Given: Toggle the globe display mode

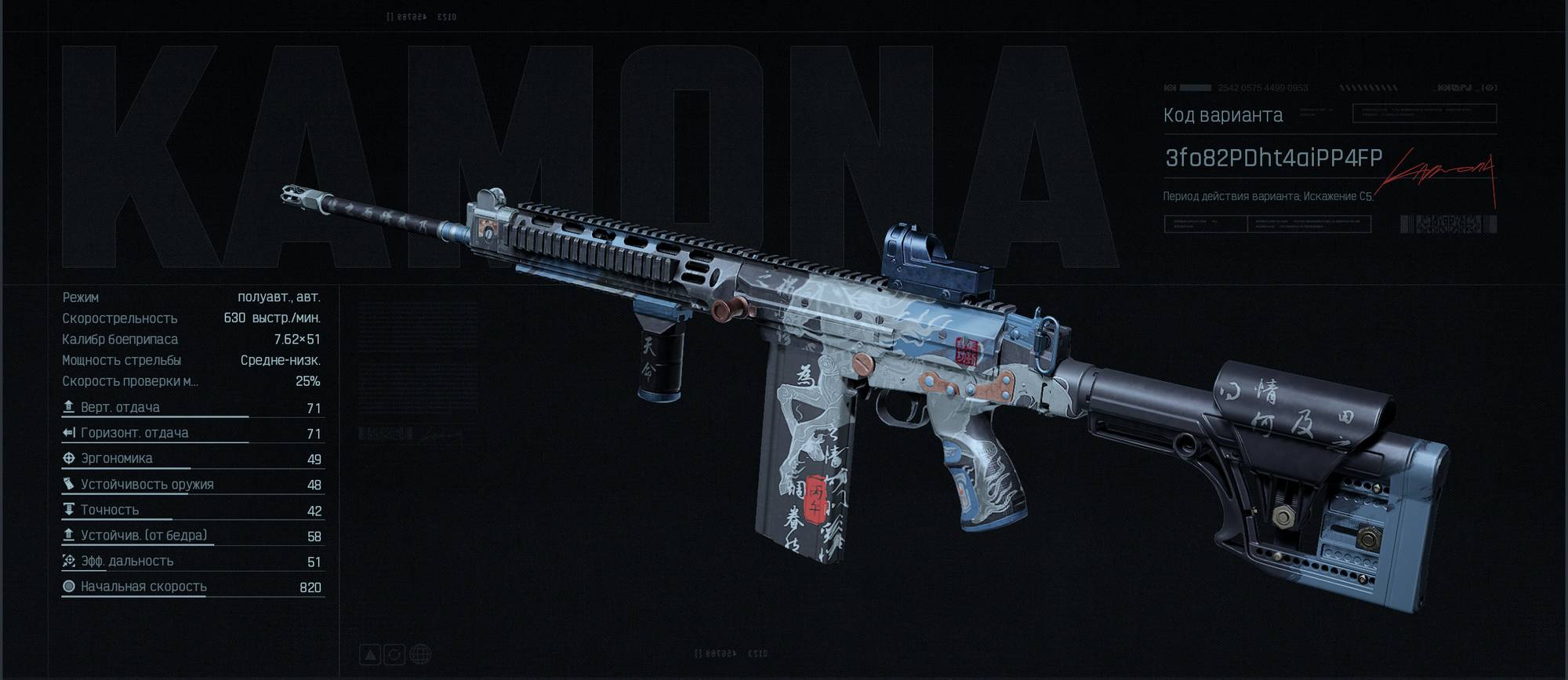Looking at the screenshot, I should 421,655.
